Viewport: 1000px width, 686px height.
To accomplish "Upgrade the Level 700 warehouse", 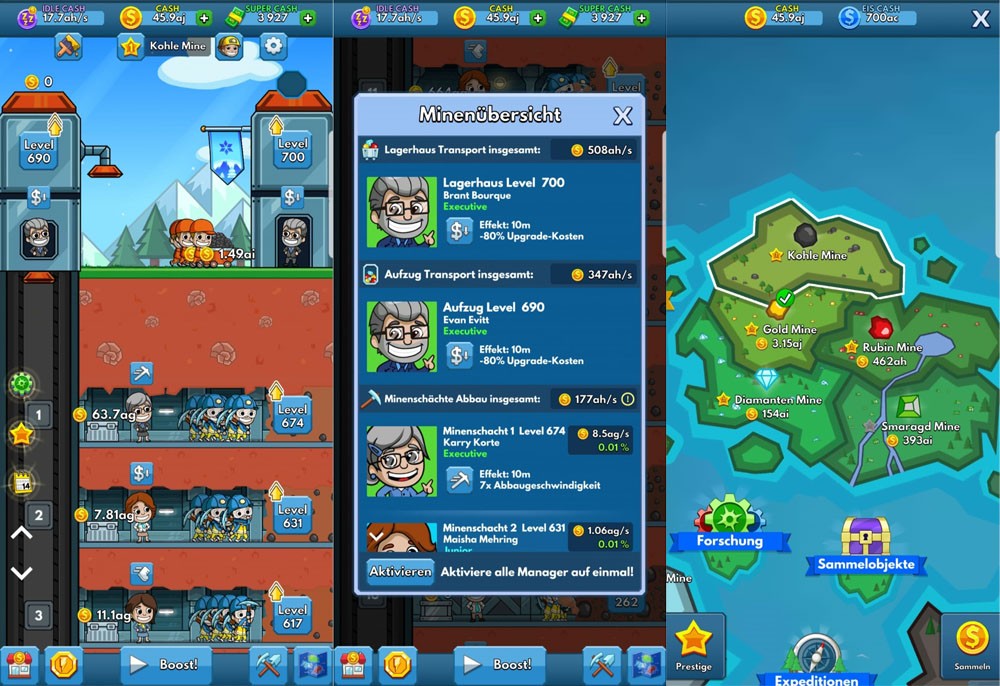I will [x=292, y=150].
